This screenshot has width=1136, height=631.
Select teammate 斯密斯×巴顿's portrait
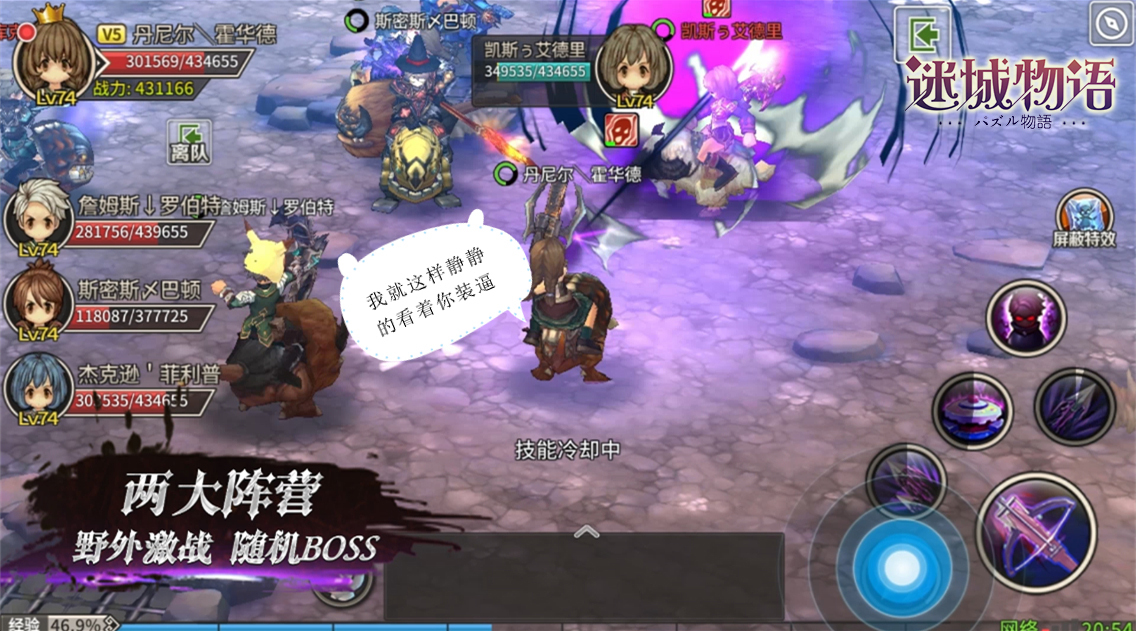pyautogui.click(x=38, y=302)
